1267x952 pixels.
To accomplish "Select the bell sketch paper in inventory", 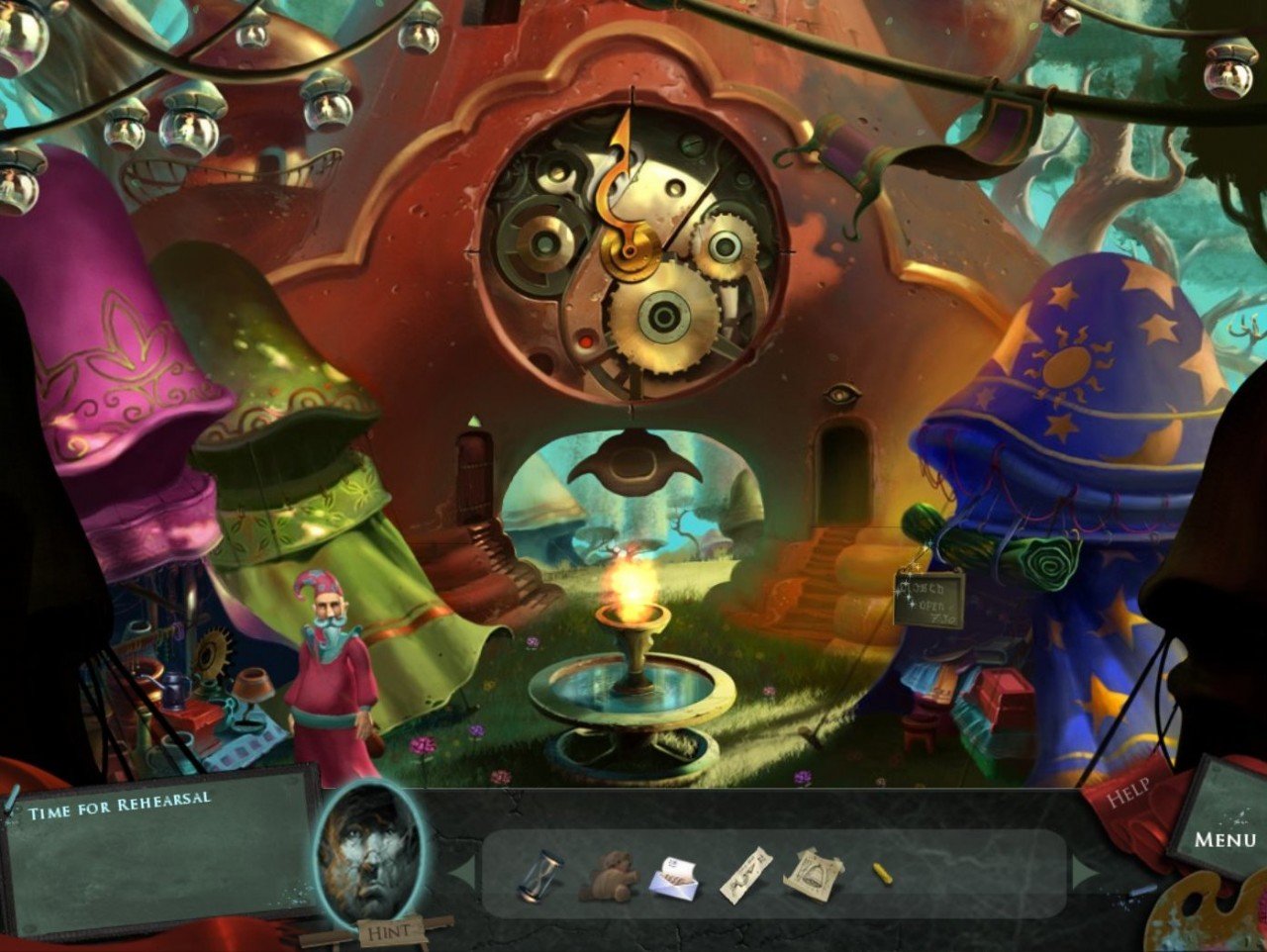I will click(x=815, y=873).
